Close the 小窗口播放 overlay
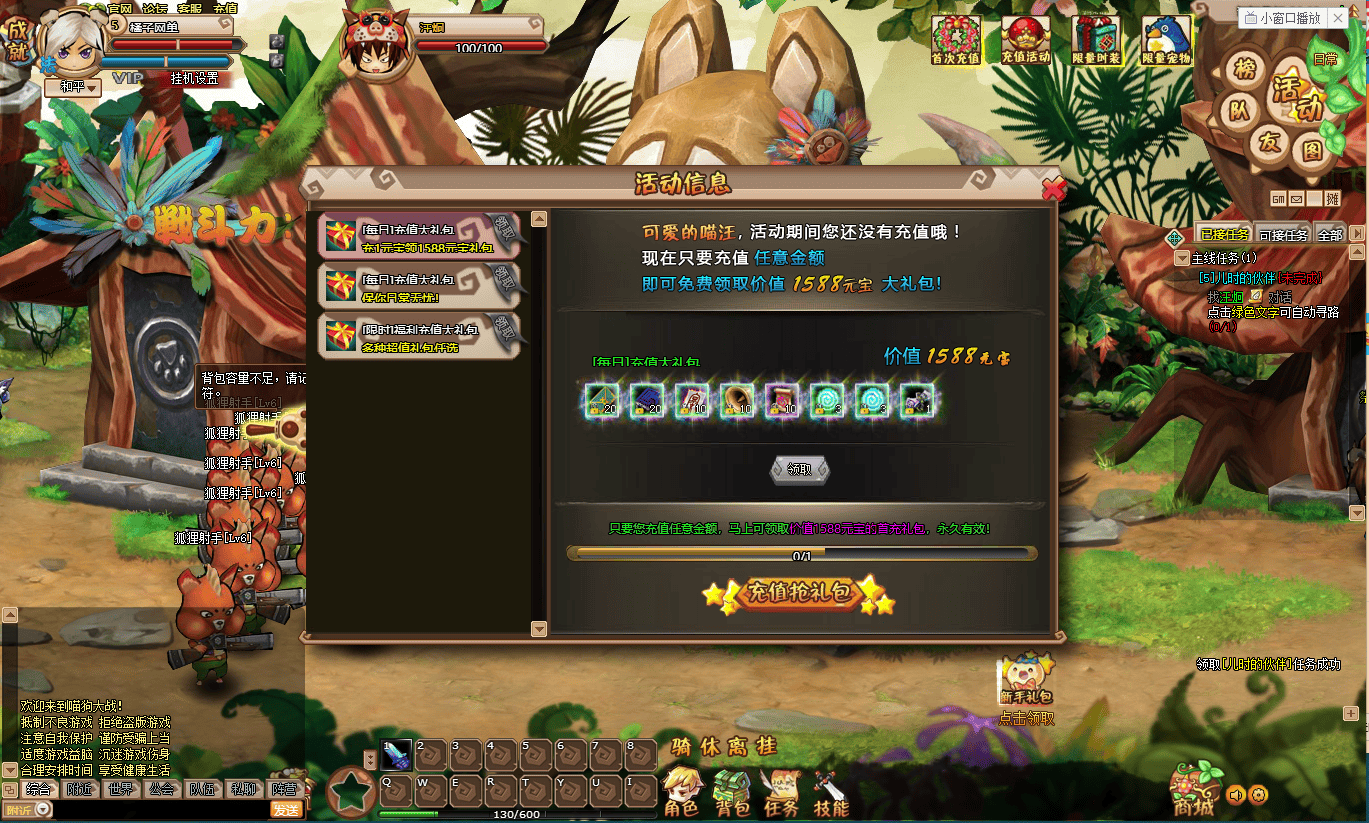1369x823 pixels. click(1338, 18)
